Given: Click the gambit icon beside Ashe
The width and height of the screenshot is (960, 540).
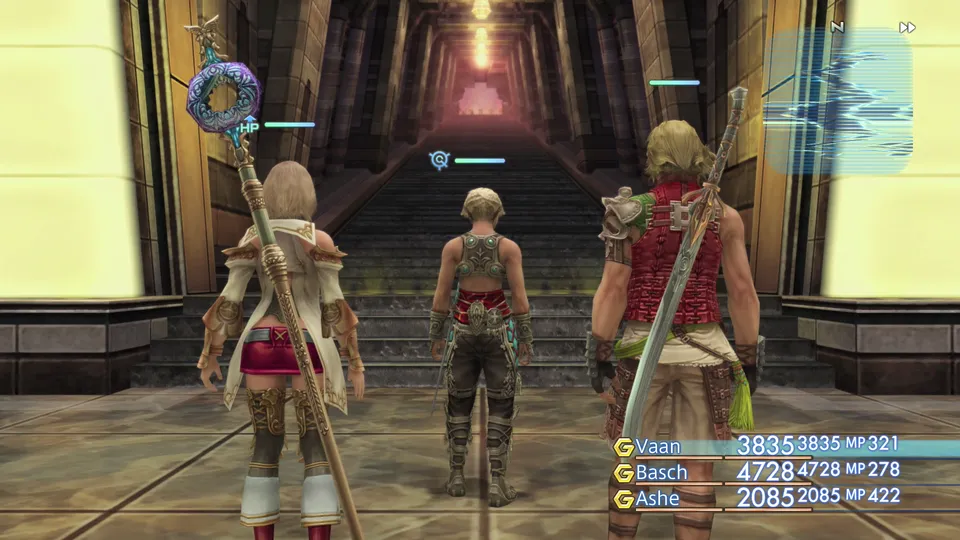Looking at the screenshot, I should click(624, 498).
